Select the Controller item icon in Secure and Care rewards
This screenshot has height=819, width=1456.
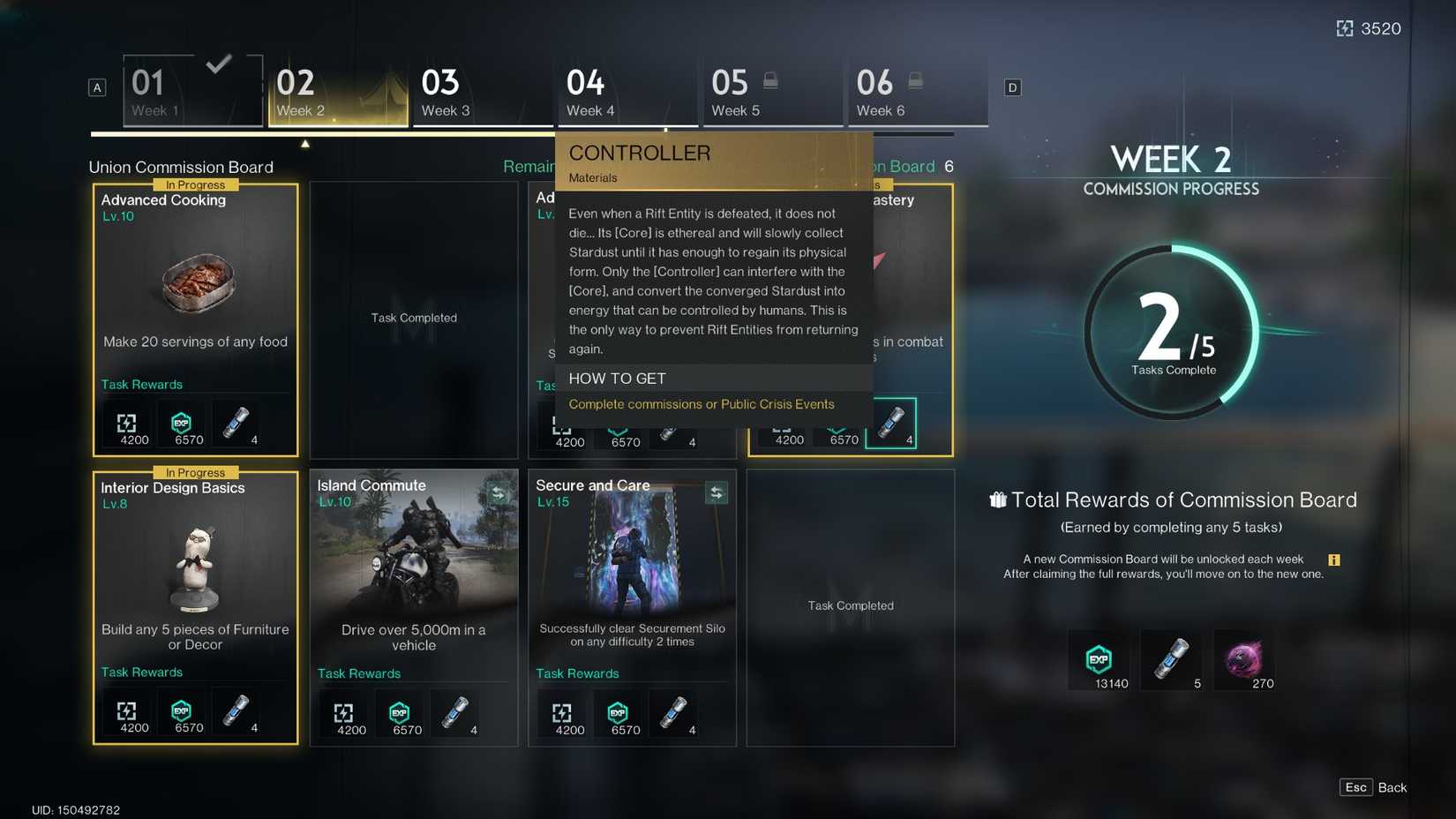pyautogui.click(x=673, y=713)
